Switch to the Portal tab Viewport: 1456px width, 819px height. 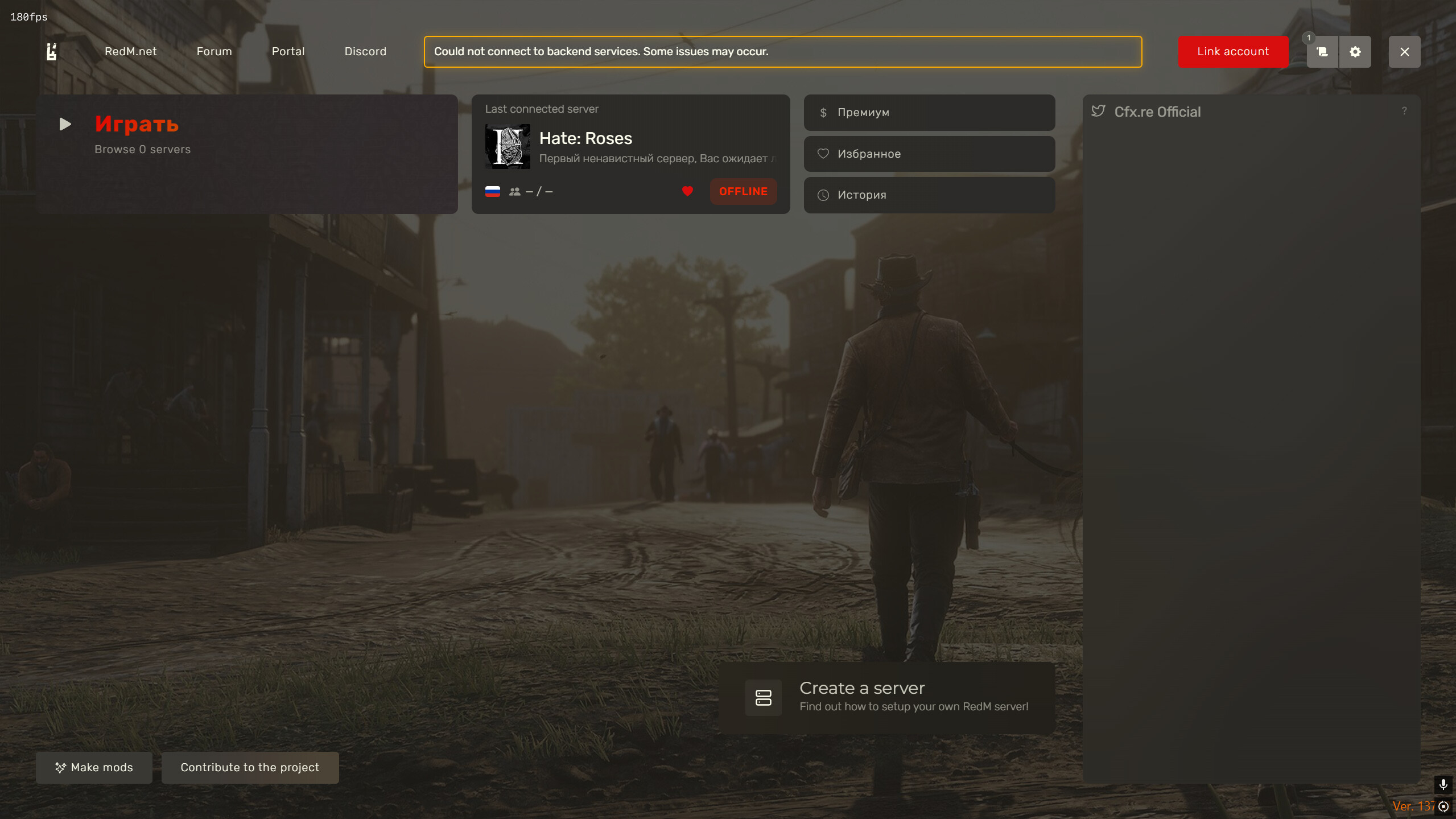pyautogui.click(x=288, y=51)
